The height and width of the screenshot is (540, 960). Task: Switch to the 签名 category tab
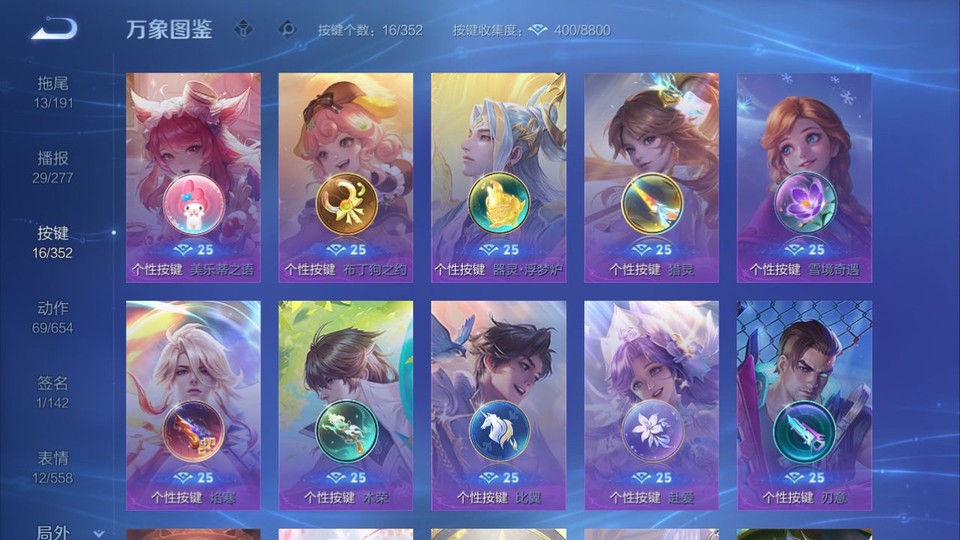coord(54,392)
